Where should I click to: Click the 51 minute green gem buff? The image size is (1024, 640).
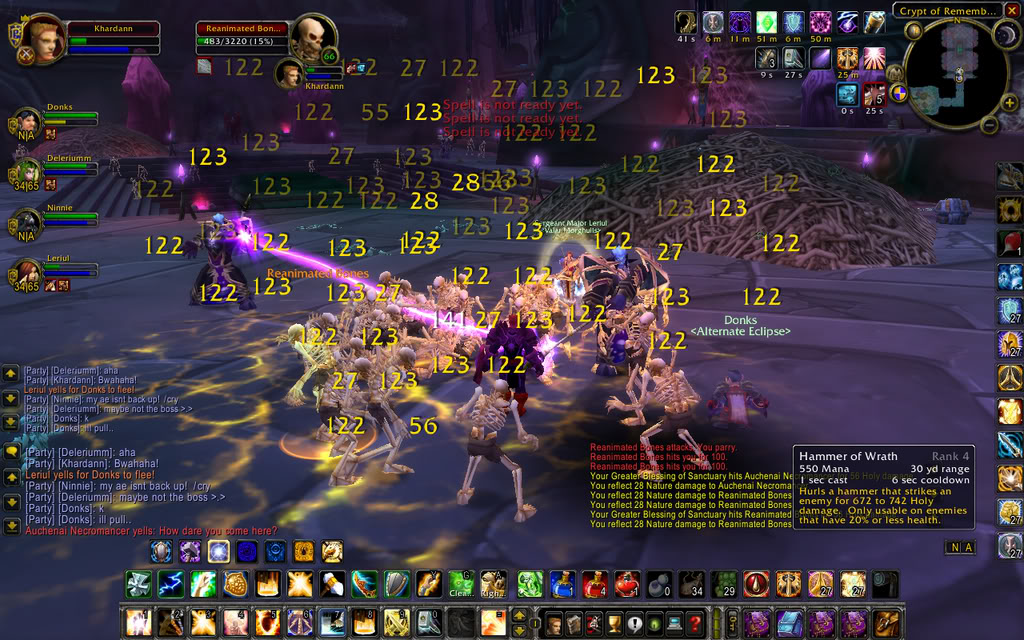tap(765, 23)
